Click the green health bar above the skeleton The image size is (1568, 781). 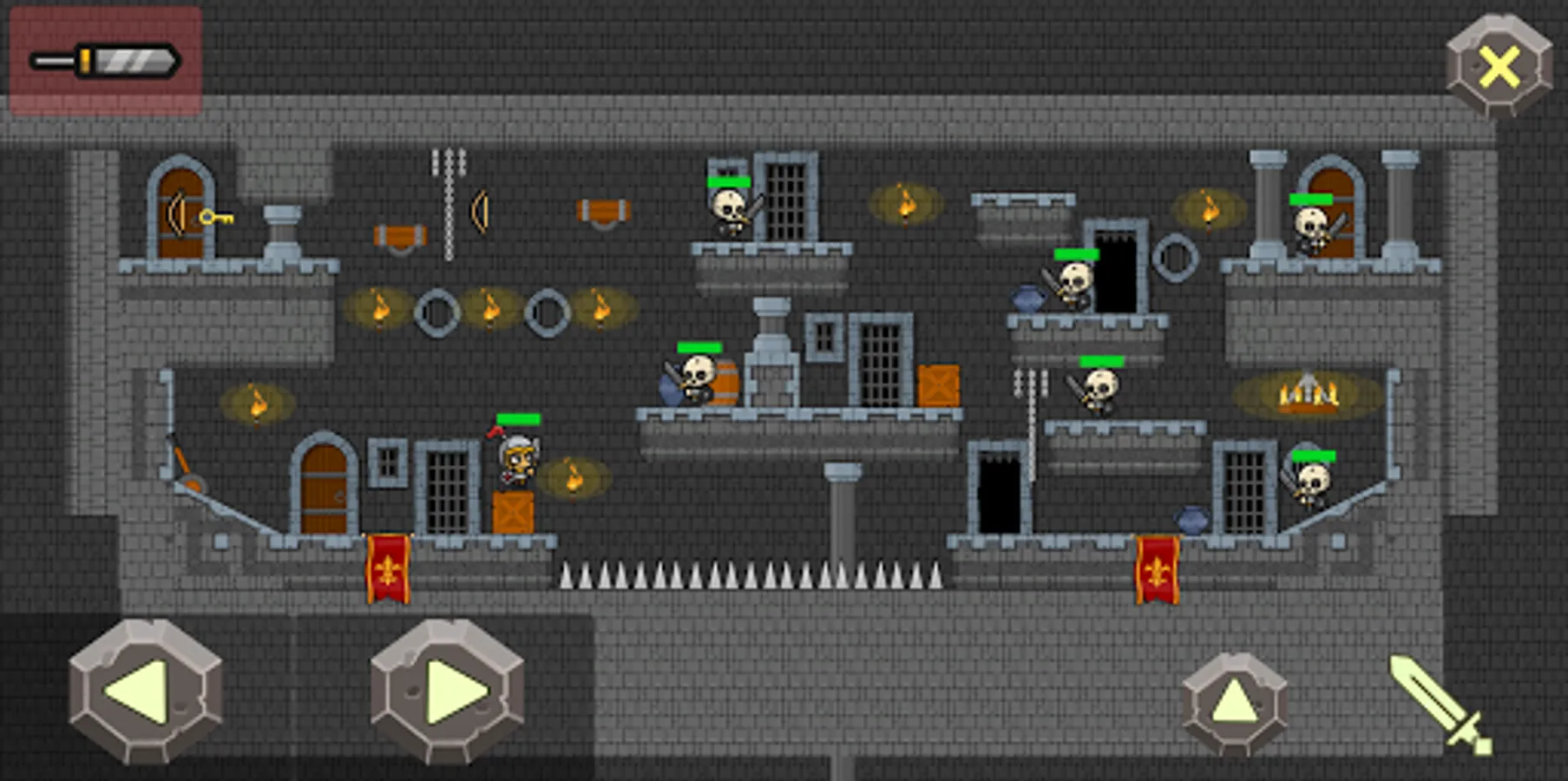point(729,182)
